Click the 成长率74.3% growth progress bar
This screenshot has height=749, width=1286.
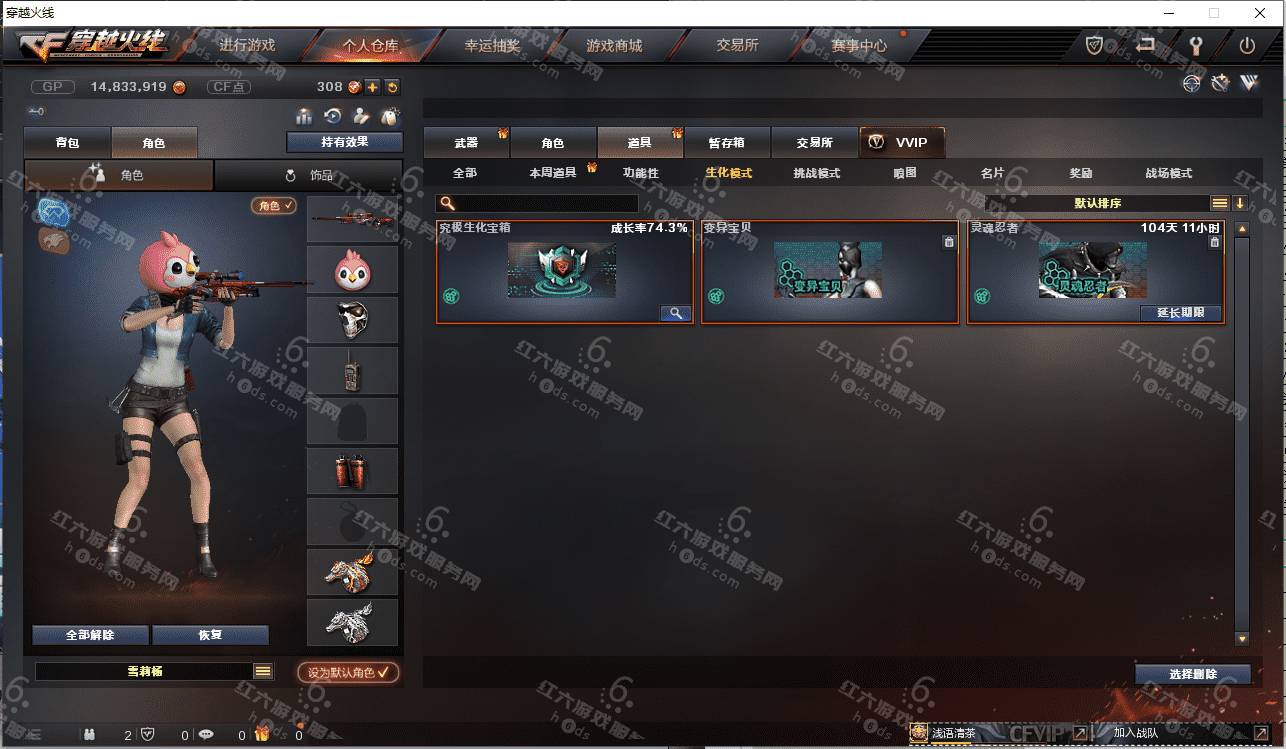649,228
